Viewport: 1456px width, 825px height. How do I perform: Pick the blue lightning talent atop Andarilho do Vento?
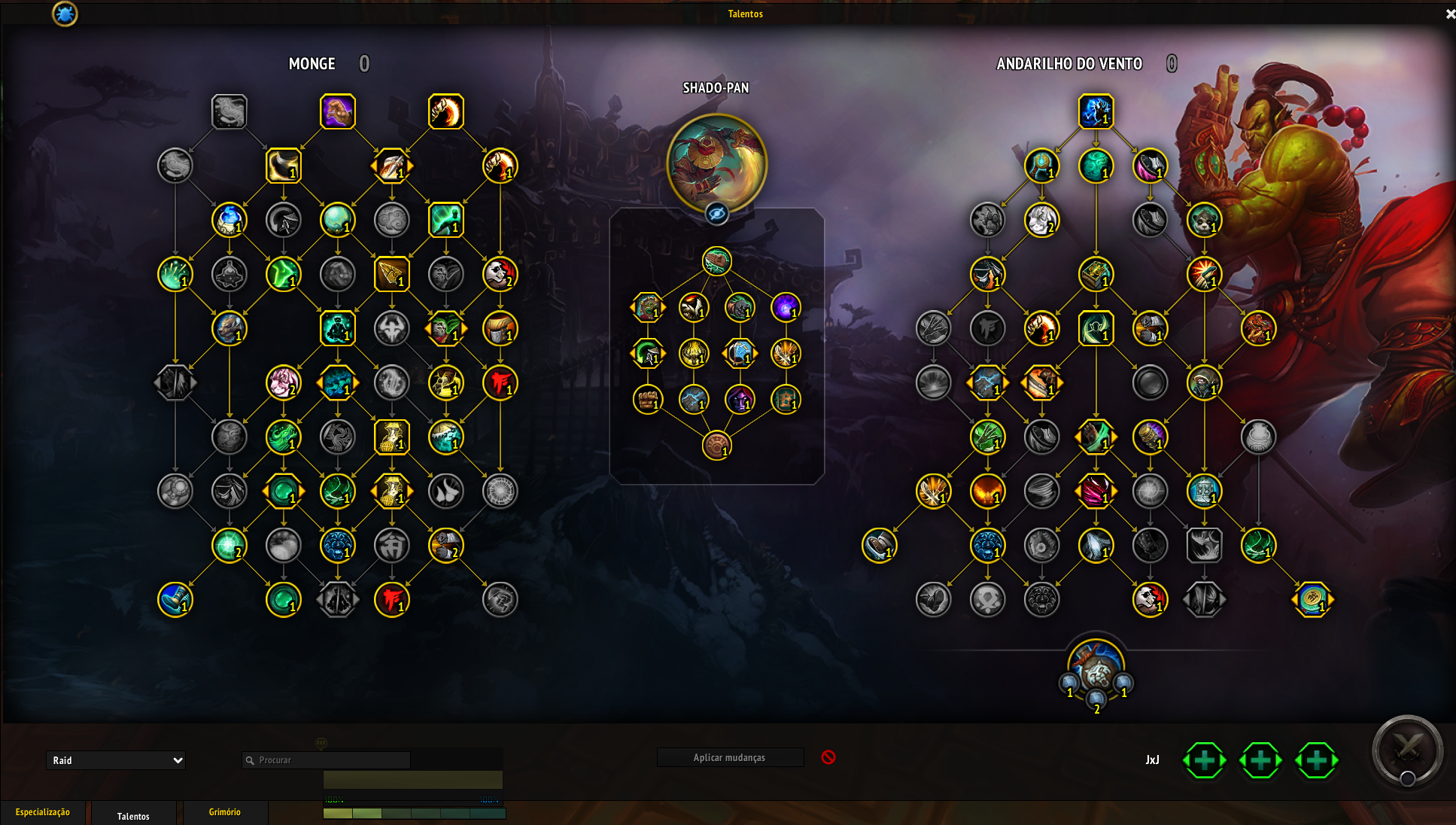1096,111
